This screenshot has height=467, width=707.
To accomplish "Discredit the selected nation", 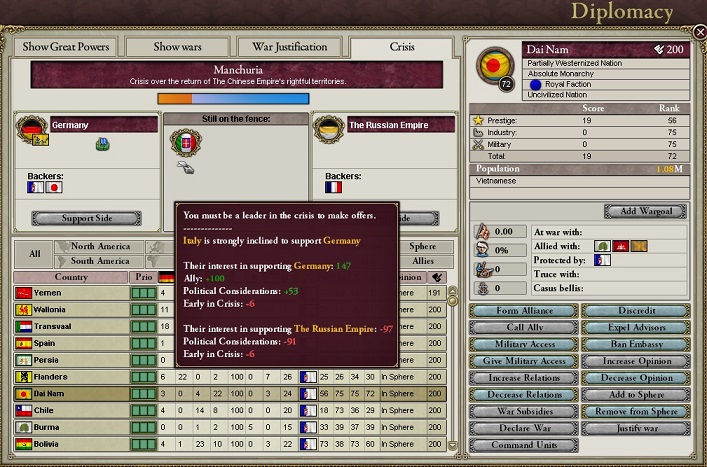I will (635, 311).
